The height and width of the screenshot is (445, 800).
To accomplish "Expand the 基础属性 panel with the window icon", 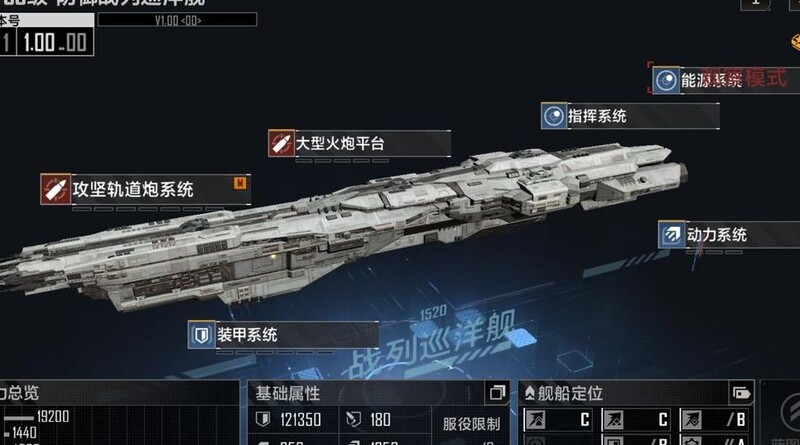I will [496, 393].
